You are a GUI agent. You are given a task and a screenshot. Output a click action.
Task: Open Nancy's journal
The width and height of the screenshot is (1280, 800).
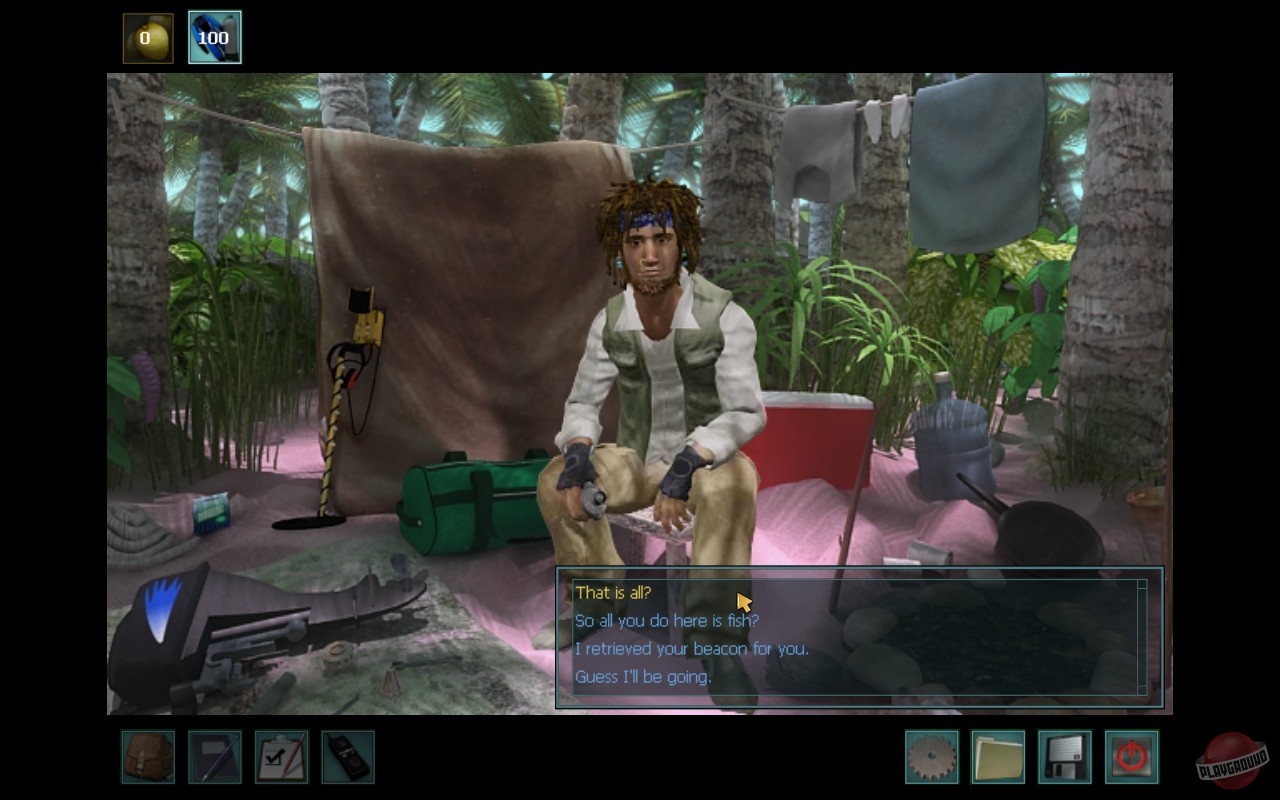(x=213, y=757)
